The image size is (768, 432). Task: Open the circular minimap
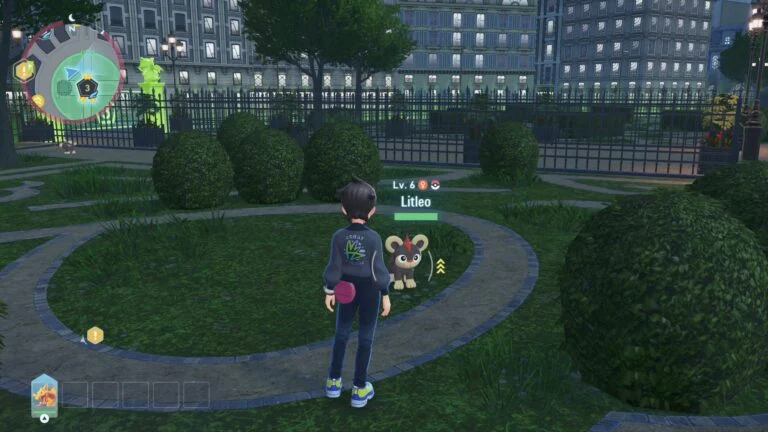coord(74,73)
